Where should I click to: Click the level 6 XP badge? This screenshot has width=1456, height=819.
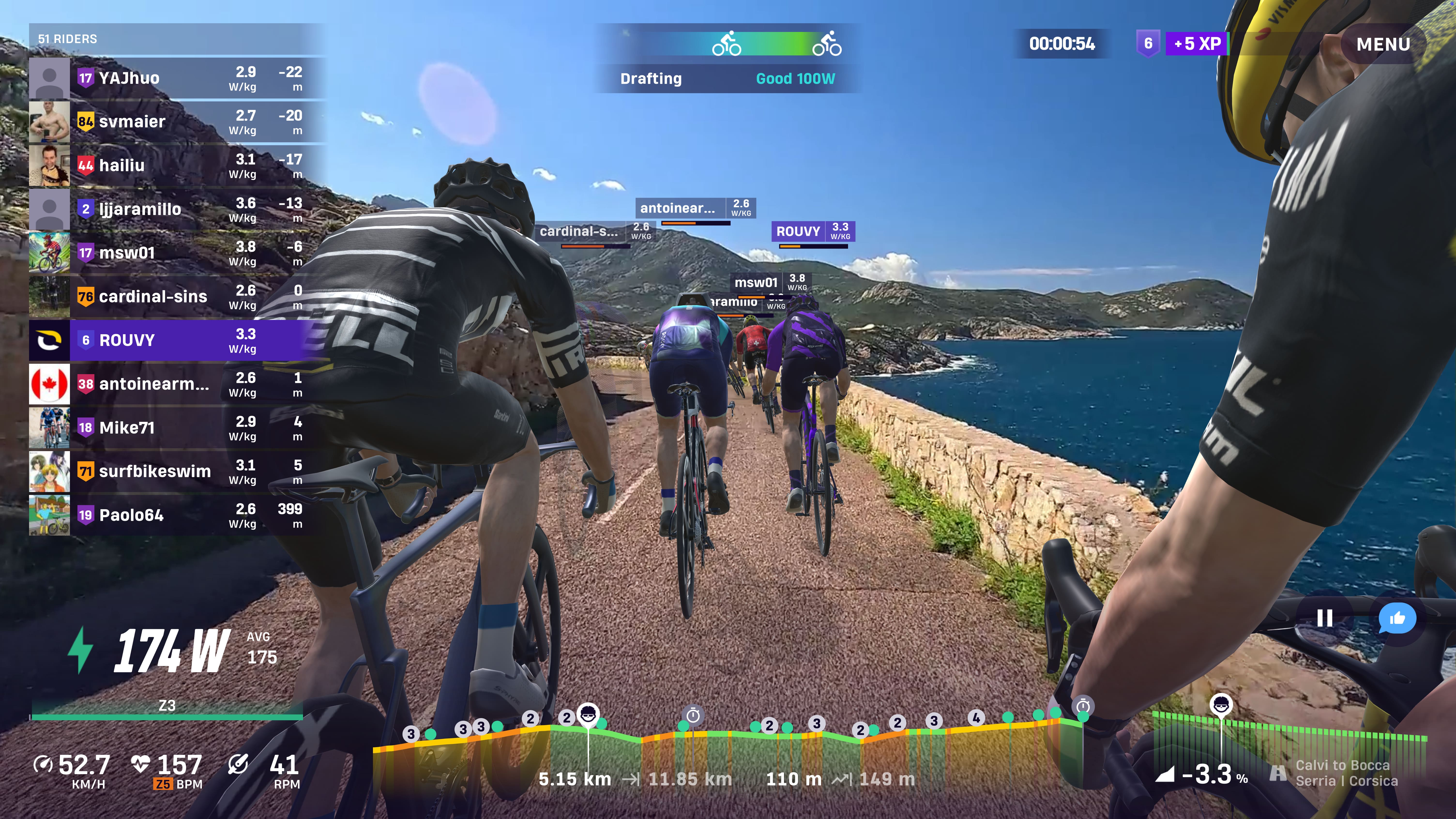coord(1147,44)
